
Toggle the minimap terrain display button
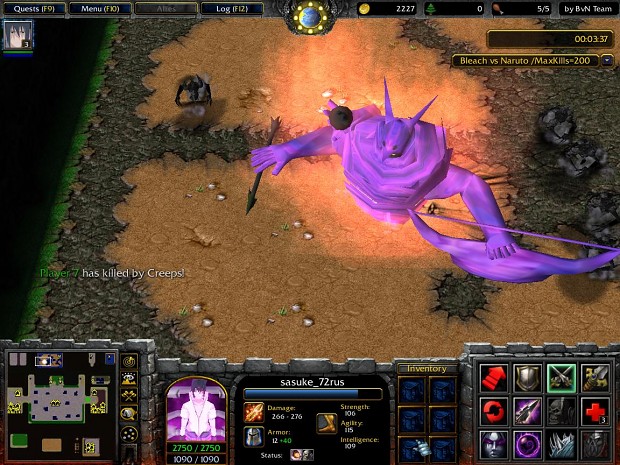(129, 378)
